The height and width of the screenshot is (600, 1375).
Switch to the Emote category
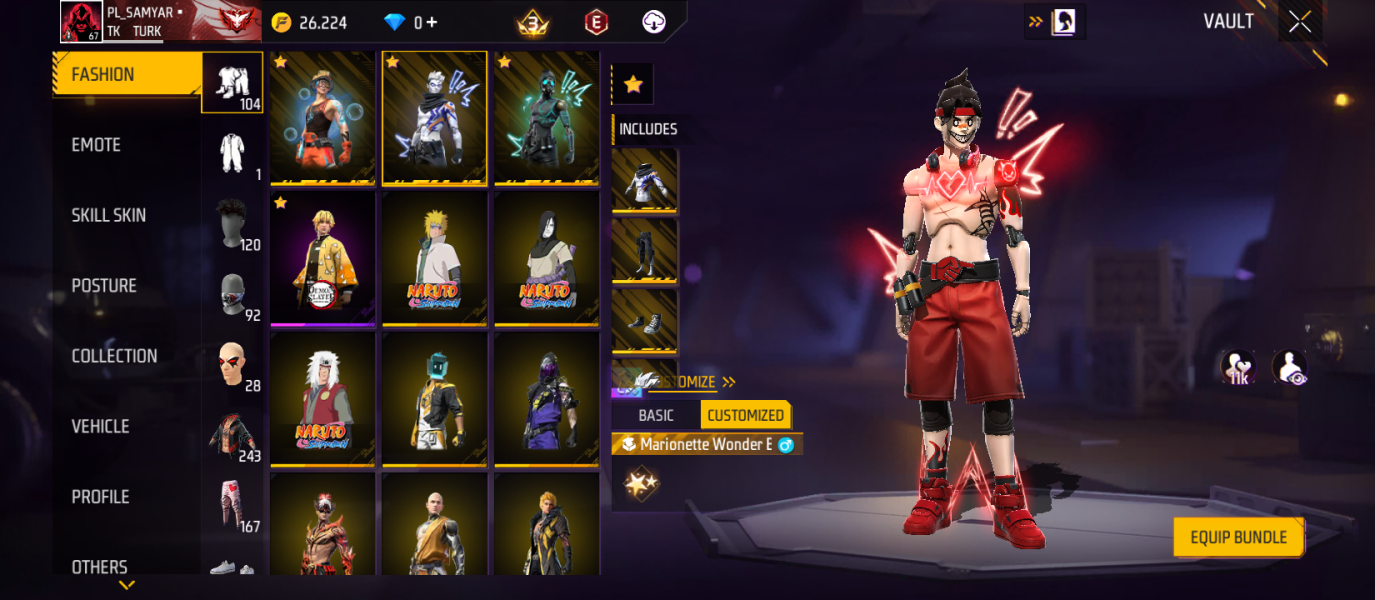(x=96, y=145)
